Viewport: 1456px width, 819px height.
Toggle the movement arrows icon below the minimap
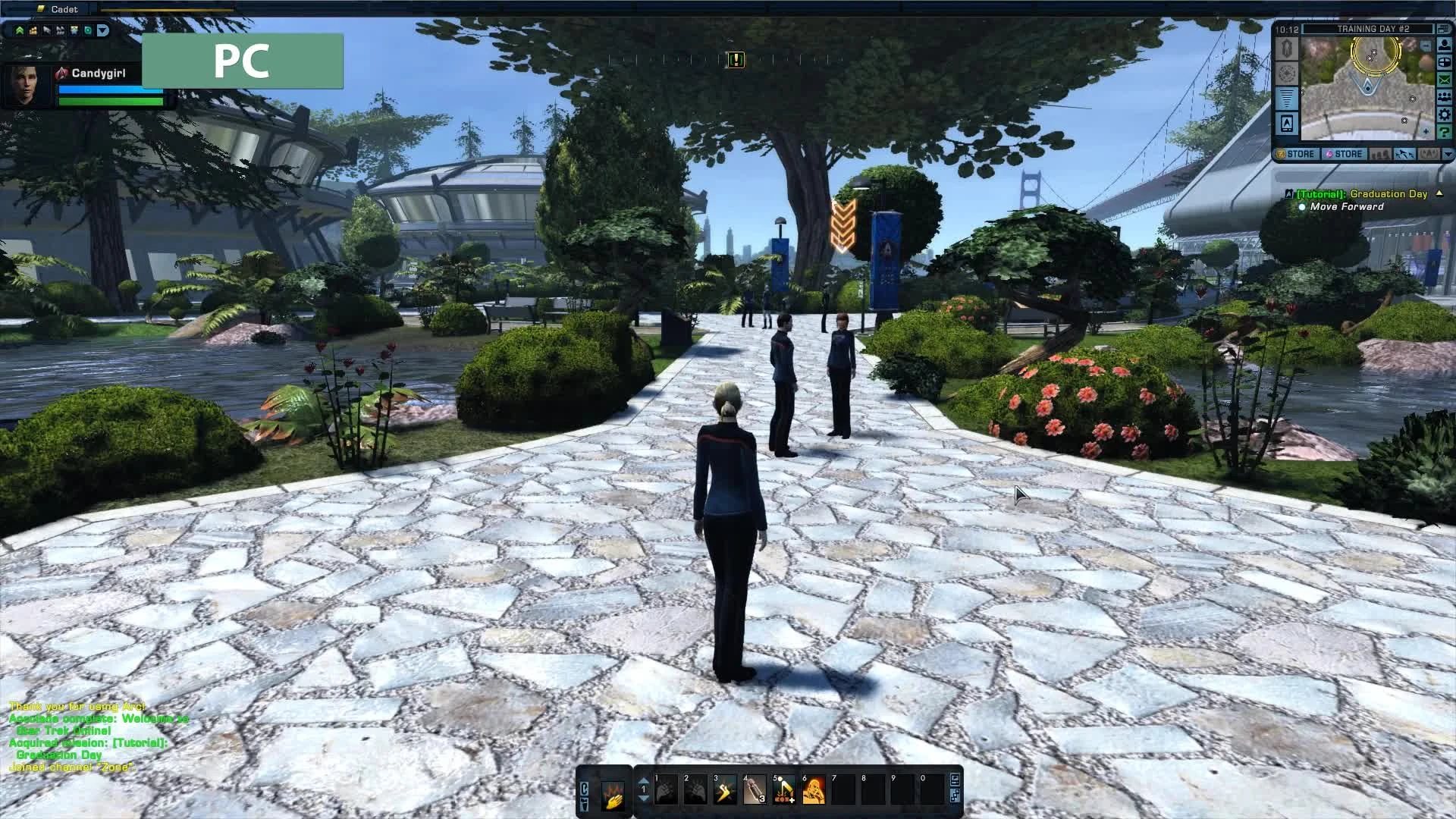click(x=1405, y=154)
